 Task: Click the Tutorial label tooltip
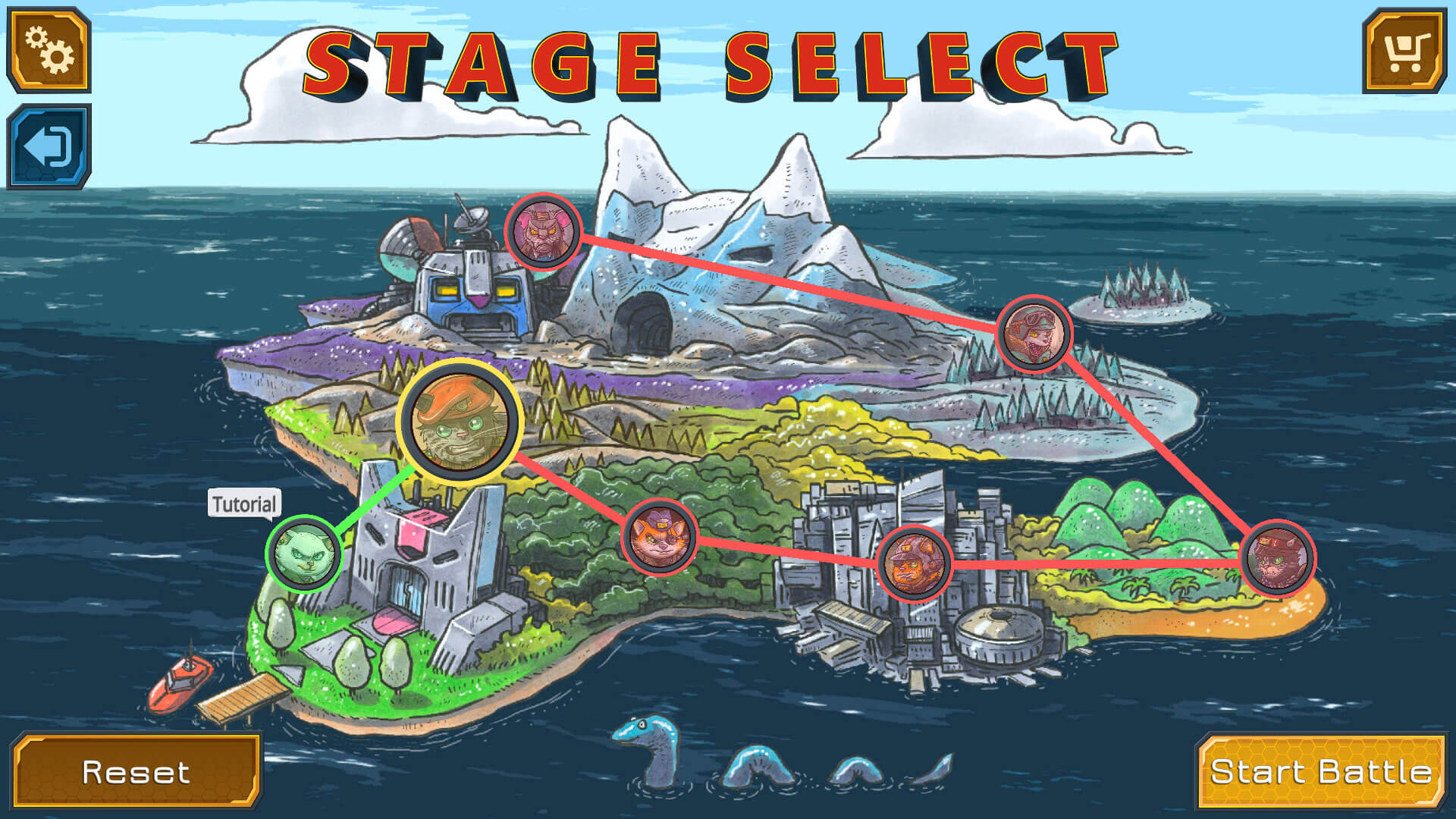244,503
